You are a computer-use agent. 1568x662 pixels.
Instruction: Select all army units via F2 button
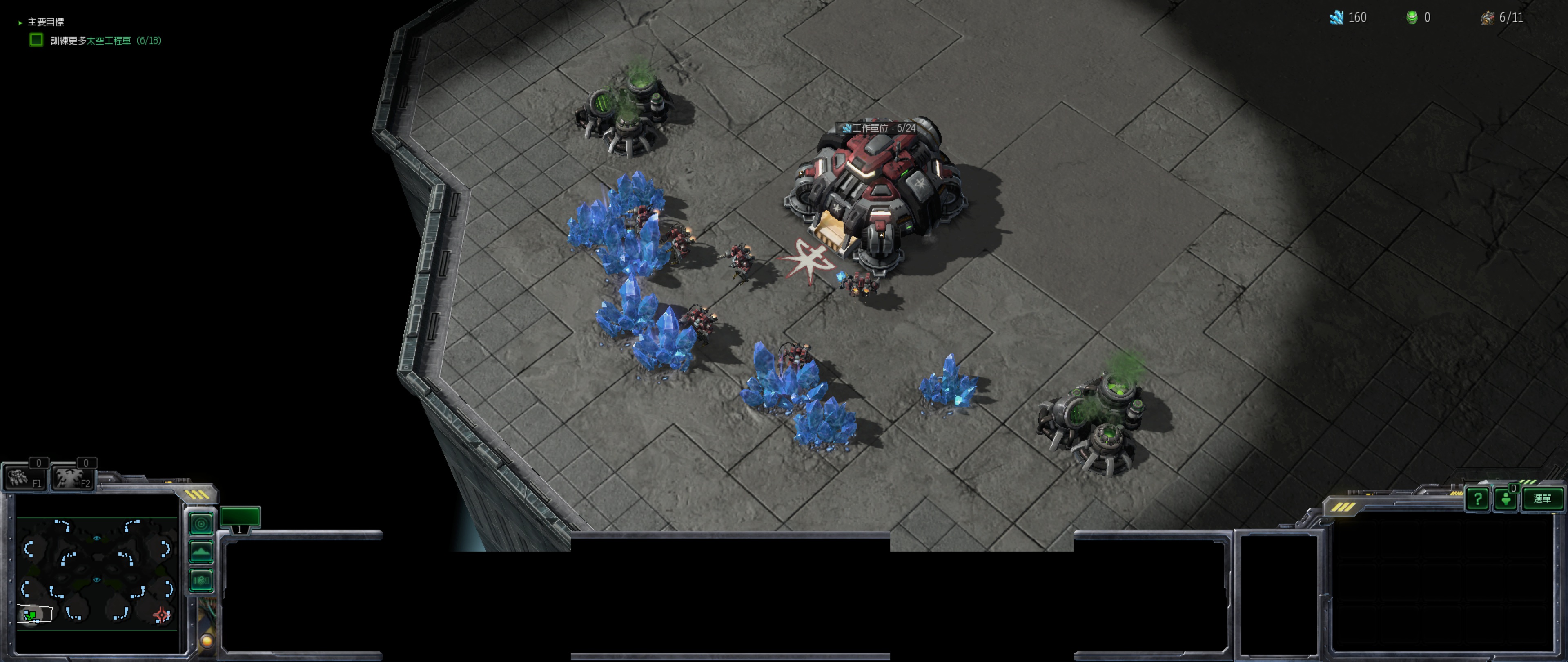coord(72,477)
